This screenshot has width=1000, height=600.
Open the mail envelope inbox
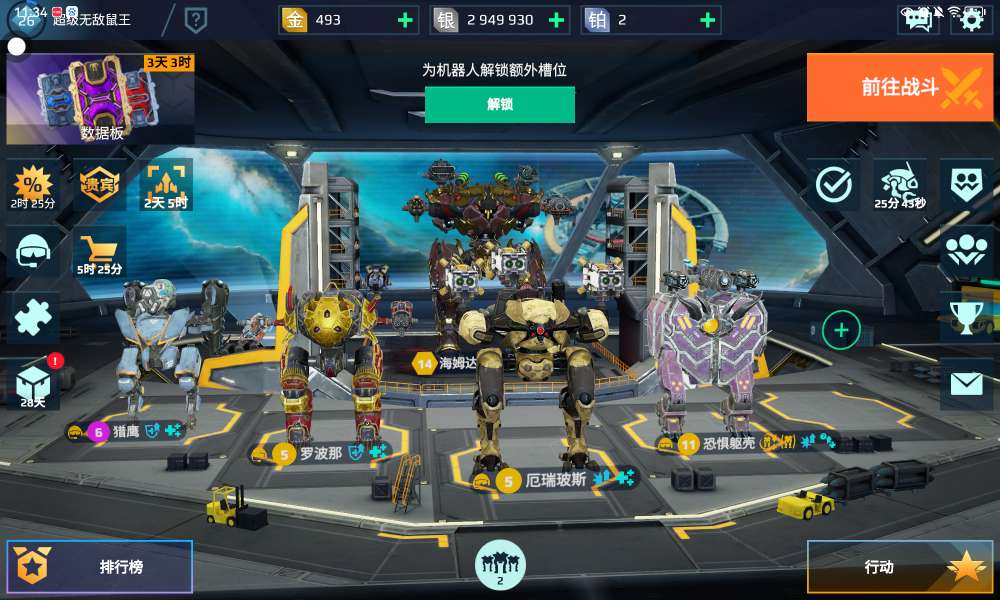tap(966, 384)
